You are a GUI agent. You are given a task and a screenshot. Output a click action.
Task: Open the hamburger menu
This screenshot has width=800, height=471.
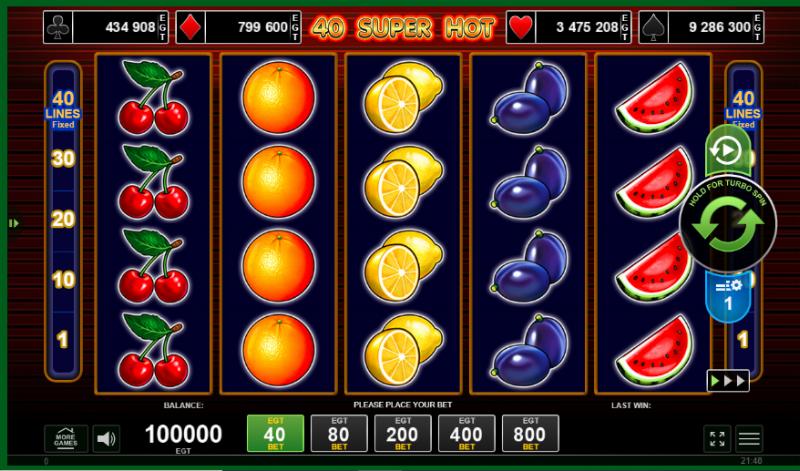(x=749, y=438)
